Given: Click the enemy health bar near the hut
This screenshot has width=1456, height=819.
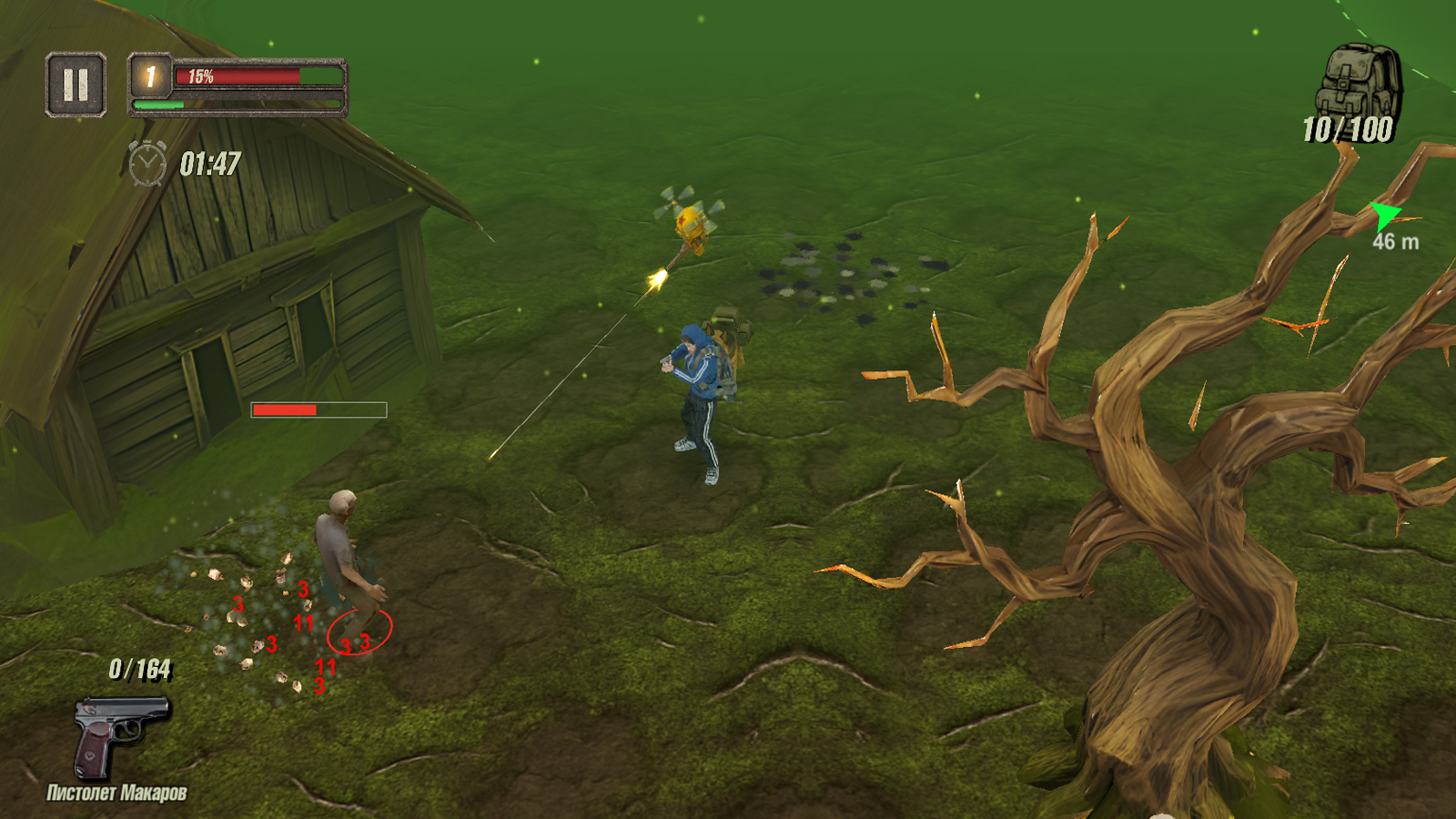Looking at the screenshot, I should (x=317, y=409).
